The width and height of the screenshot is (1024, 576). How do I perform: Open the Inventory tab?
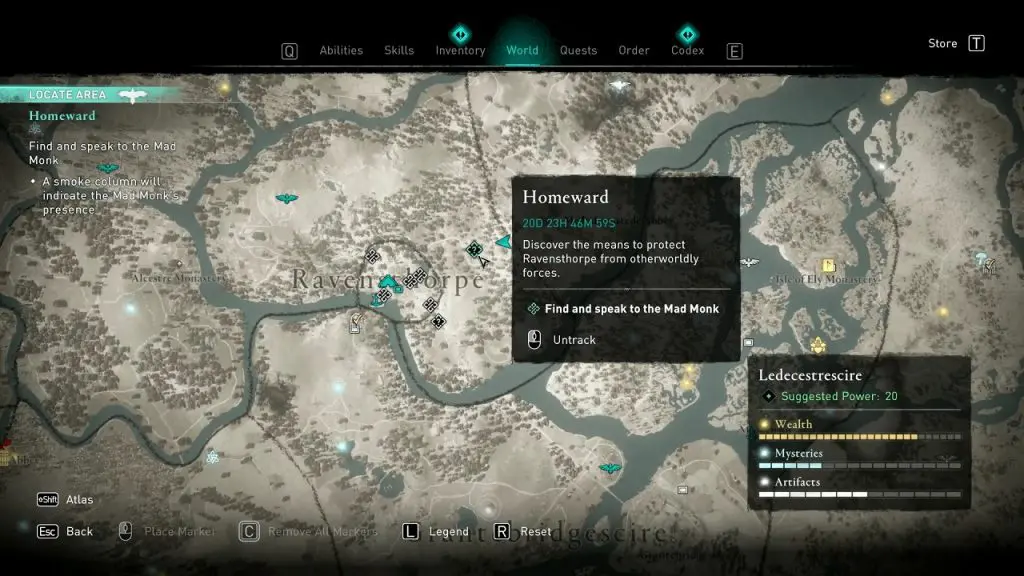pos(460,51)
